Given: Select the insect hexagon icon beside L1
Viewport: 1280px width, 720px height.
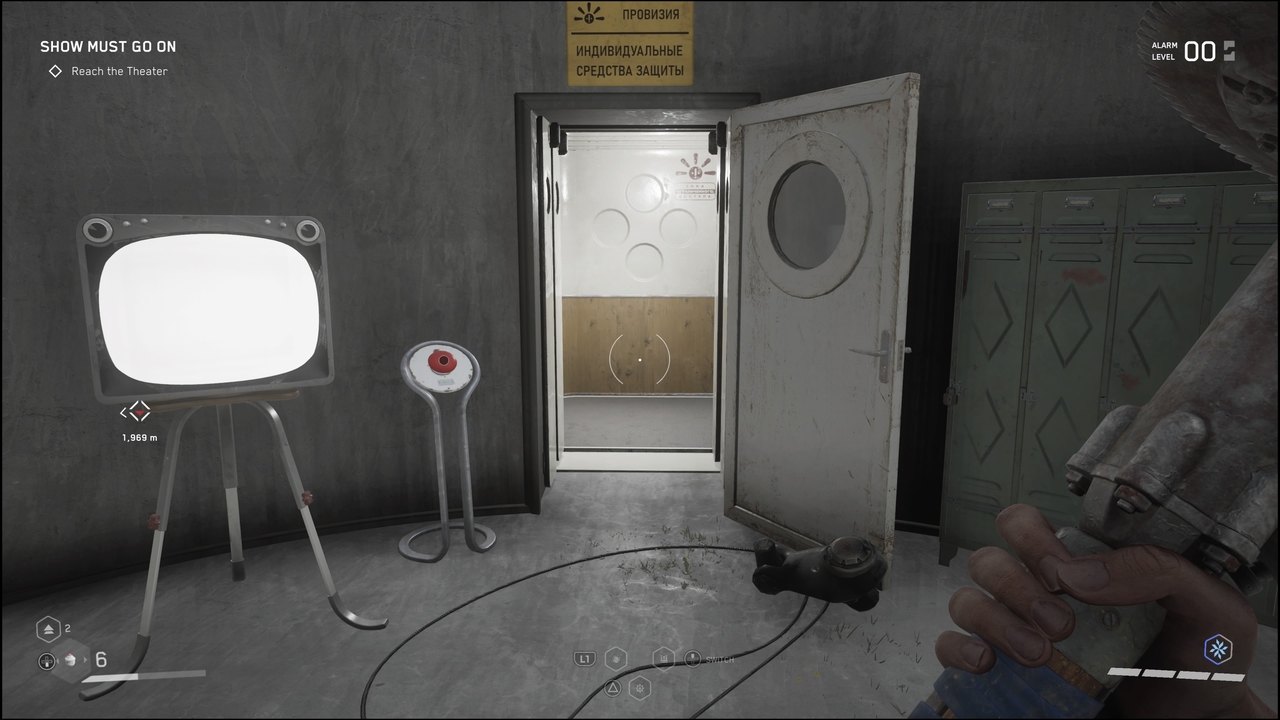Looking at the screenshot, I should 616,657.
